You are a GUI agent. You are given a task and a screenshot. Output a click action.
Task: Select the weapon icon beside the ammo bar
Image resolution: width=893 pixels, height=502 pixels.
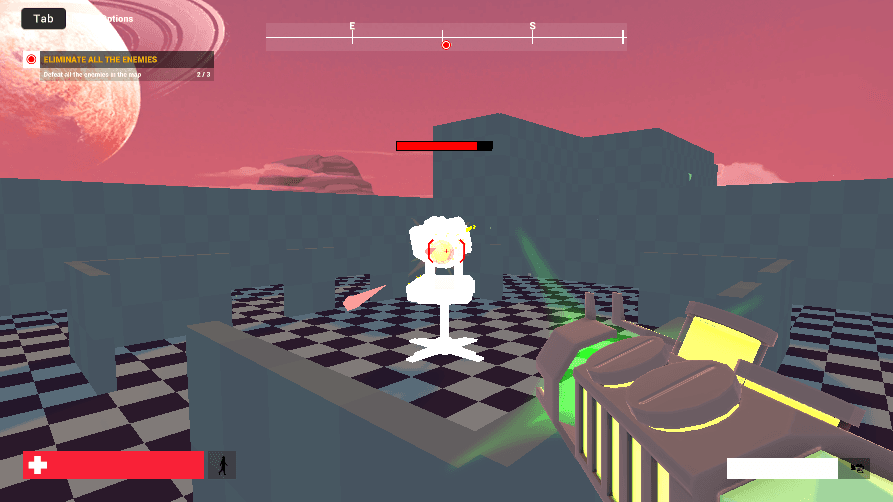(x=855, y=467)
